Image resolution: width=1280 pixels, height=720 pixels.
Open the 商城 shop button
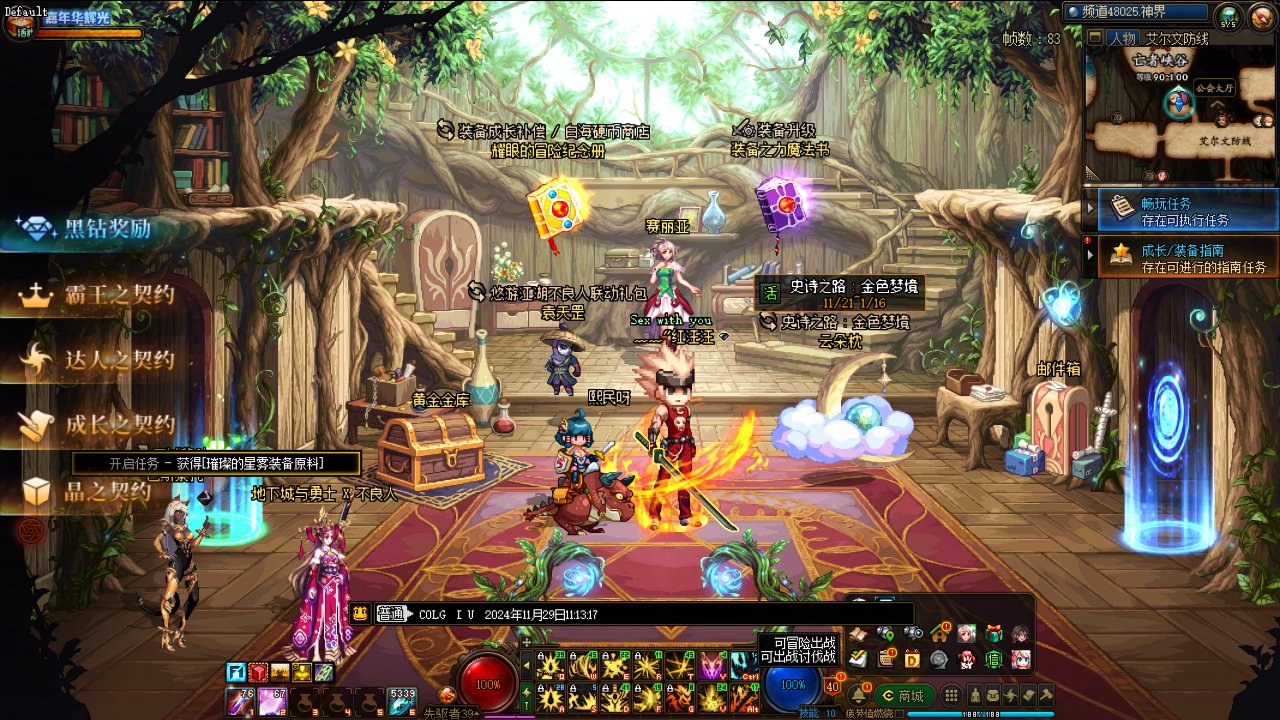click(x=903, y=696)
